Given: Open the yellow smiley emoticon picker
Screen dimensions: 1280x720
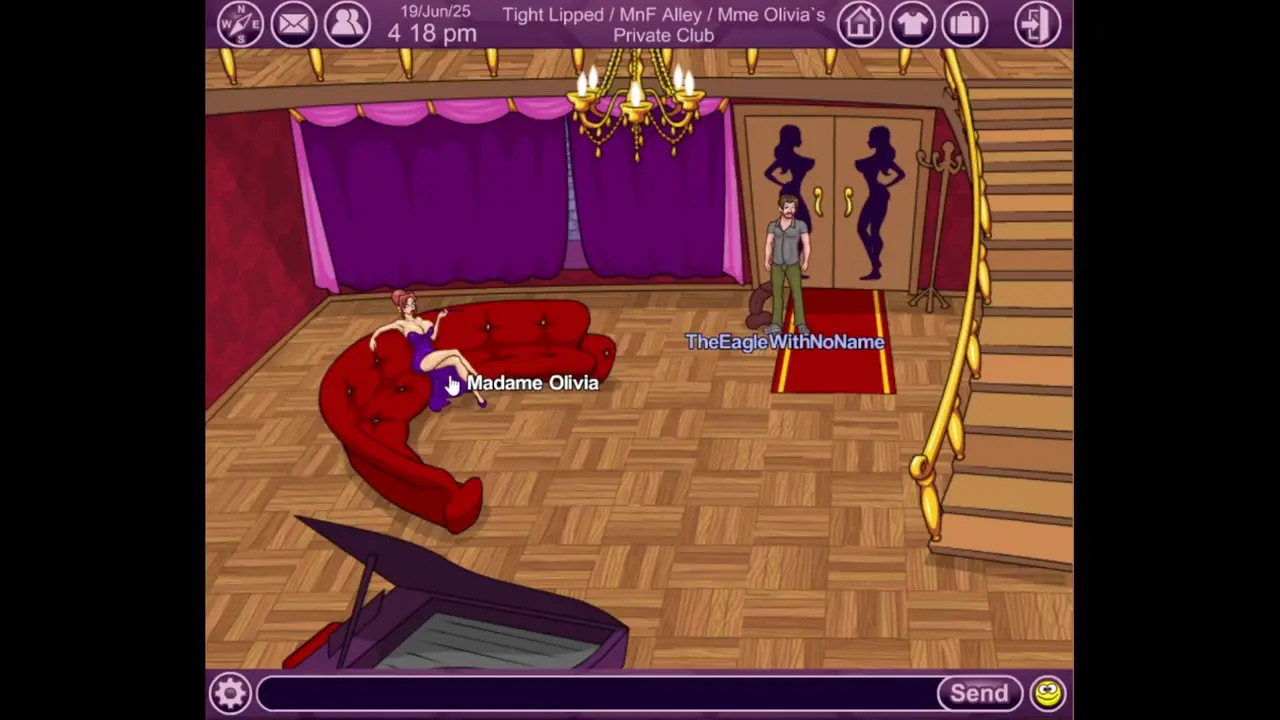Looking at the screenshot, I should (x=1048, y=693).
